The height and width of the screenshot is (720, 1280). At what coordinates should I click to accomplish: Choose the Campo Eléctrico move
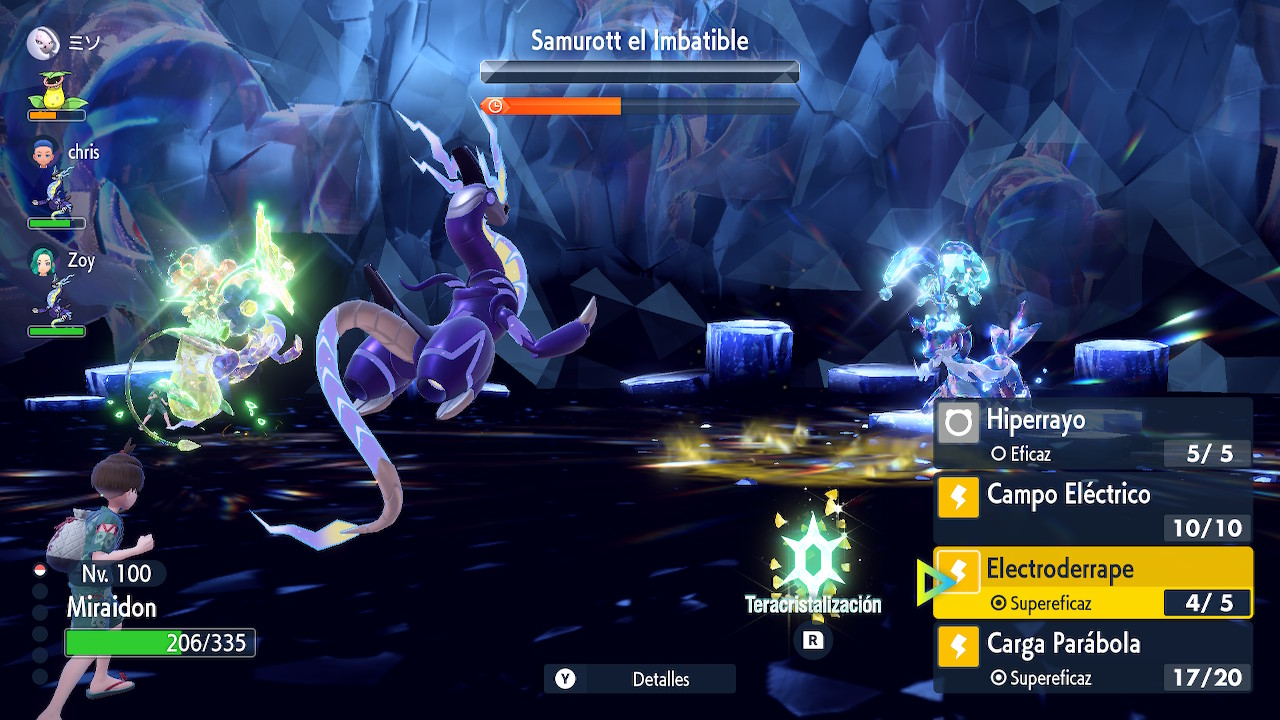(1092, 508)
